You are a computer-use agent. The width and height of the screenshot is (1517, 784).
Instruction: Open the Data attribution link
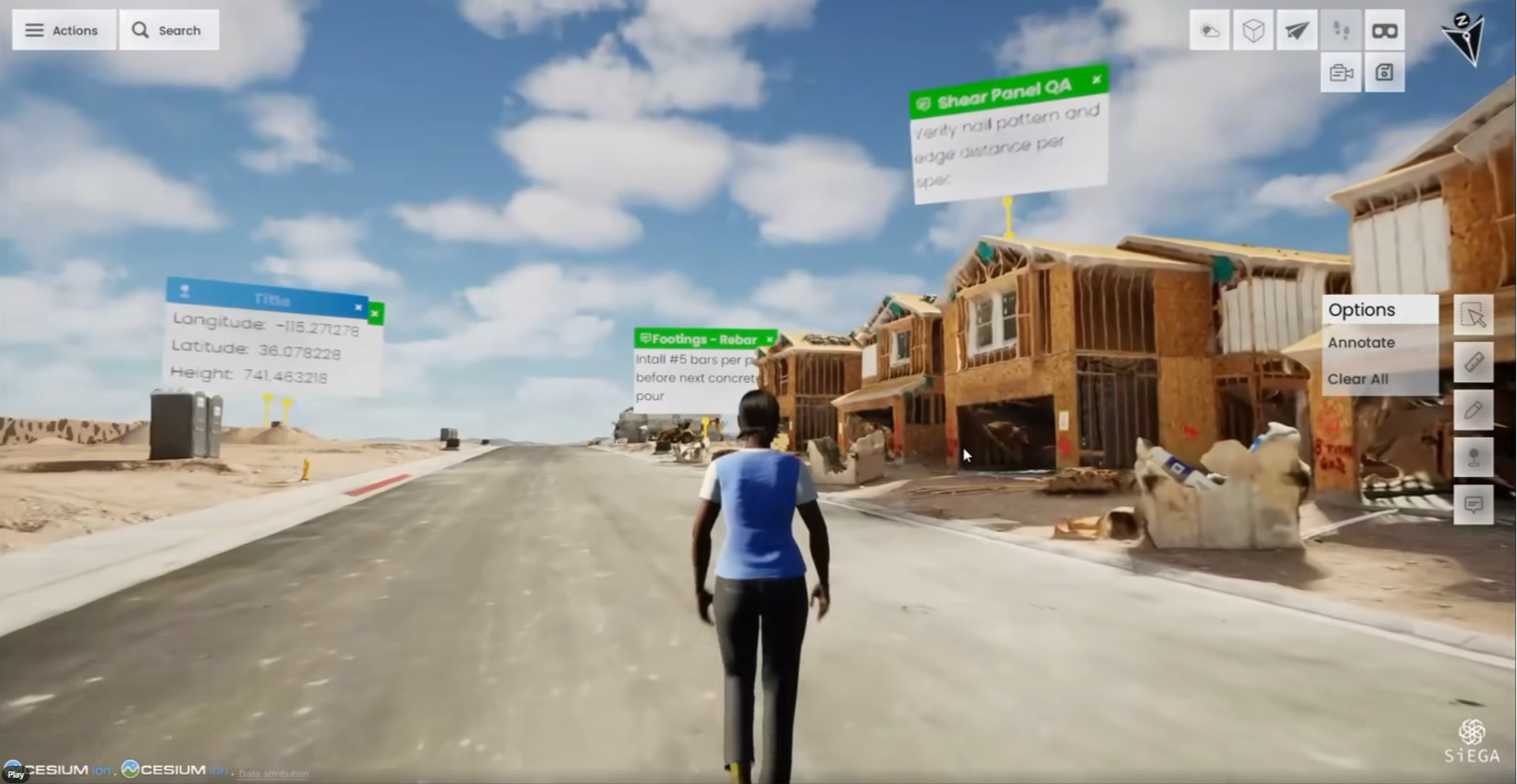tap(273, 774)
